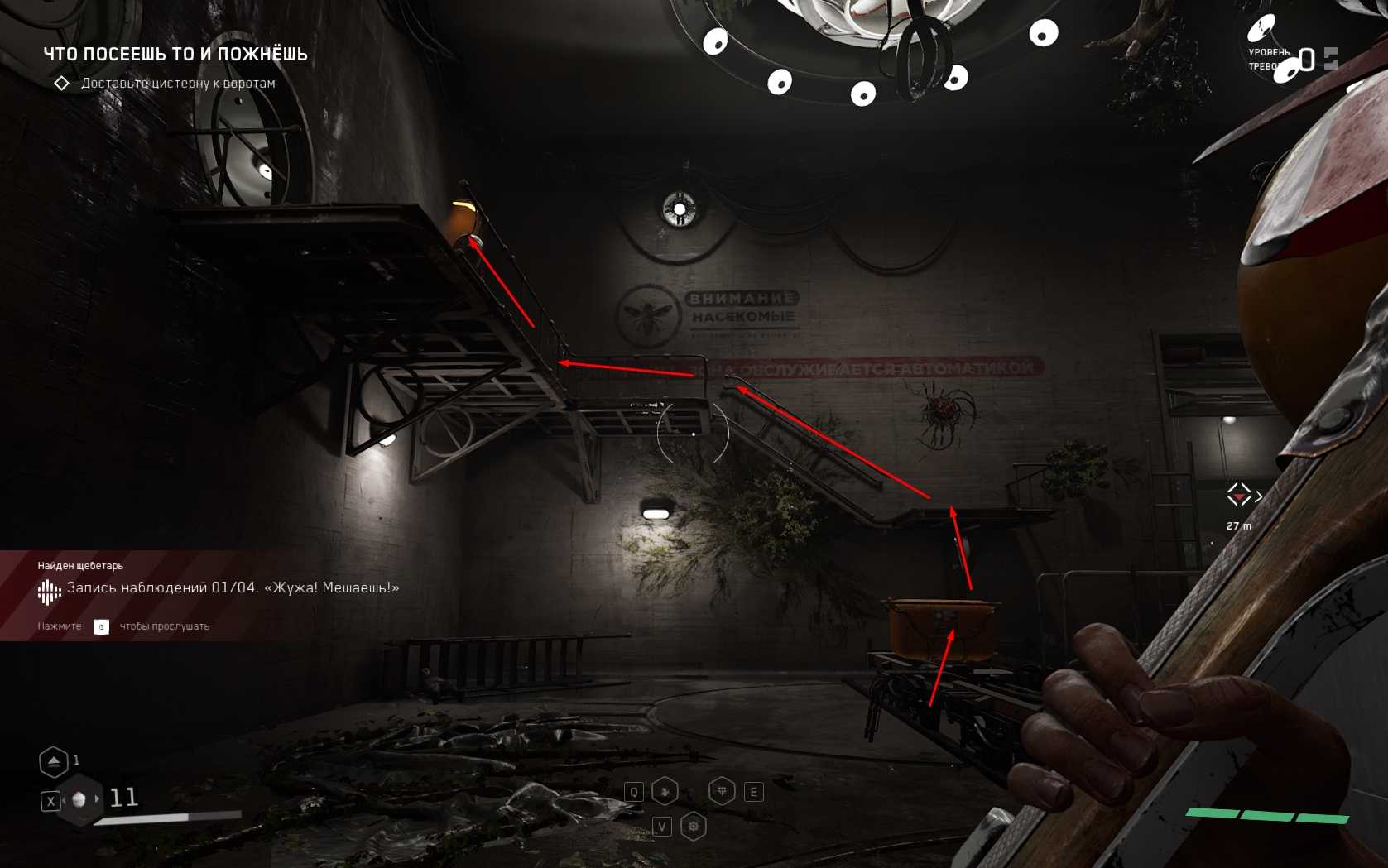Activate the gear-shaped ability hexagon beside V
Viewport: 1388px width, 868px height.
coord(694,826)
